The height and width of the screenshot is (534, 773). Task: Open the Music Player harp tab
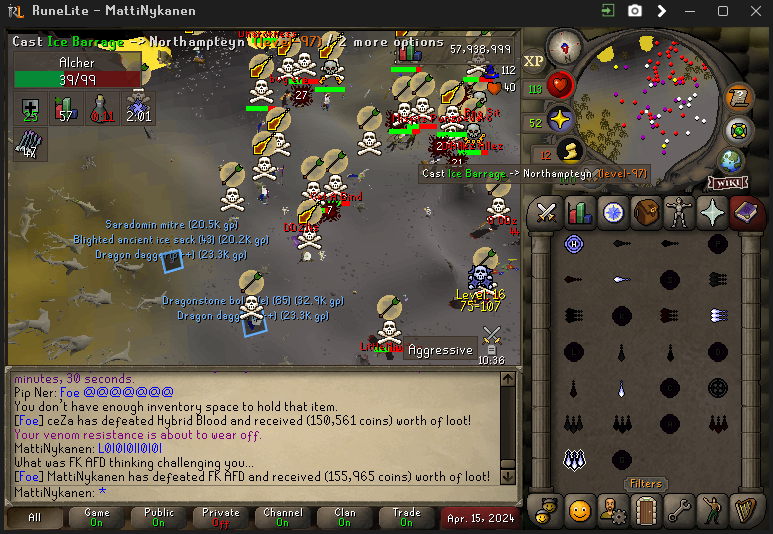point(746,510)
